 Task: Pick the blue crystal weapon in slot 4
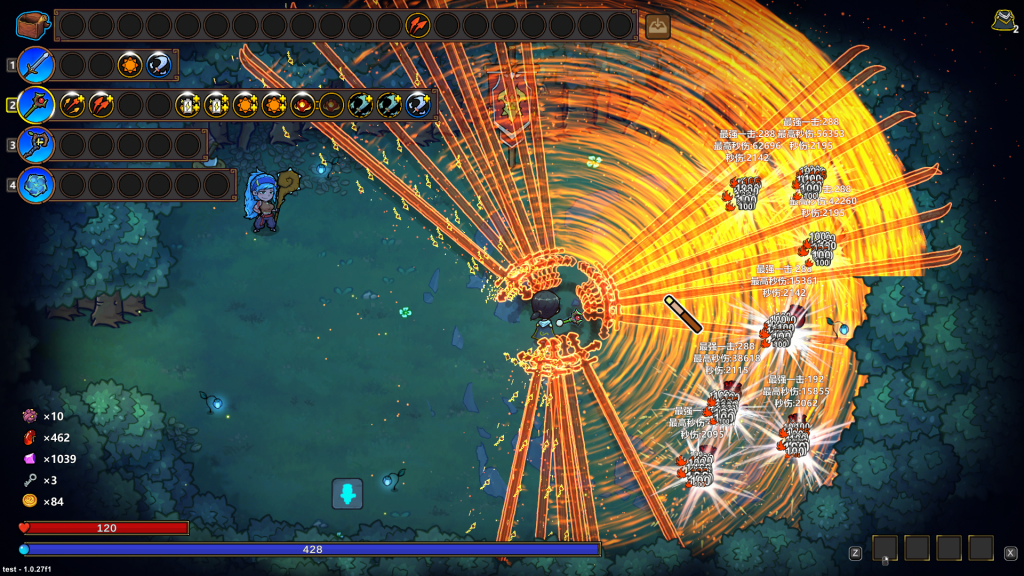(35, 184)
